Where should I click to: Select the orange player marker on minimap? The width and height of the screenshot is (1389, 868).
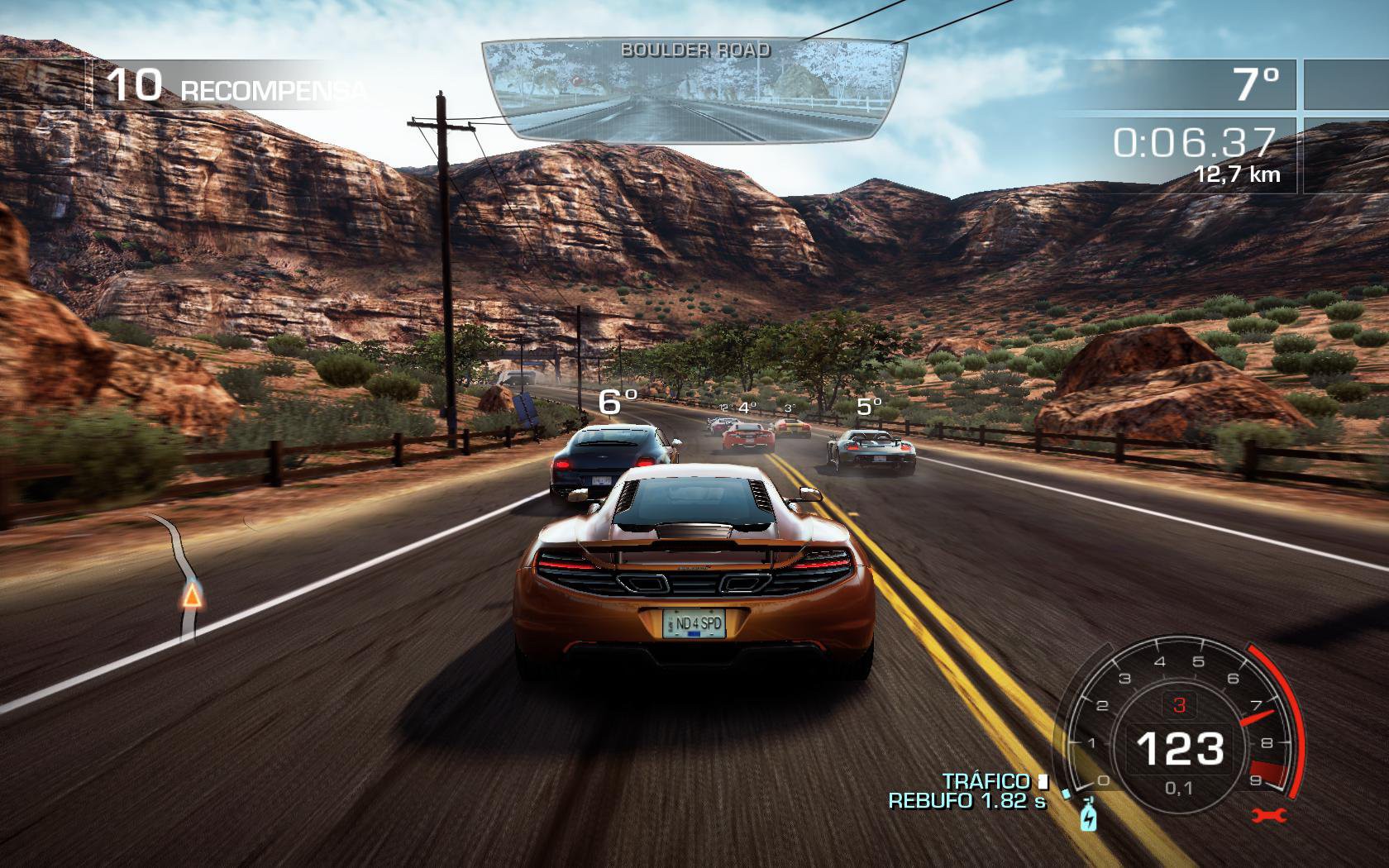[191, 594]
